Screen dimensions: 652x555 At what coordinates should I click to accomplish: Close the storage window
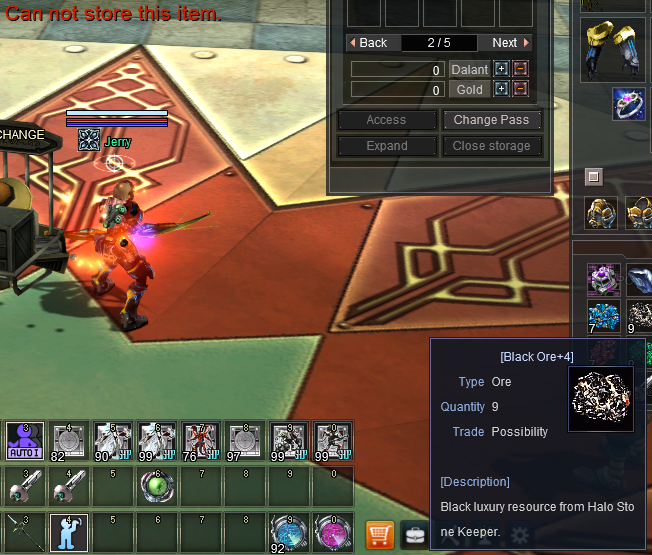pos(492,146)
